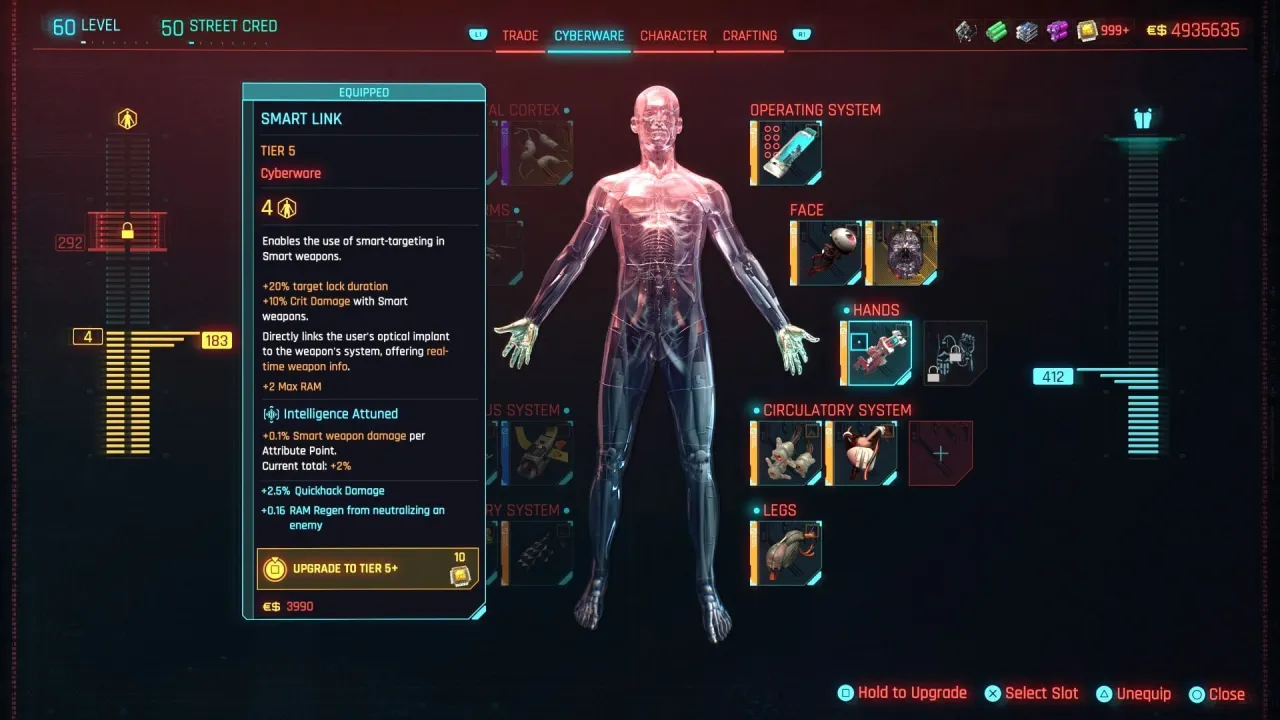Select the first Circulatory System implant

[786, 452]
